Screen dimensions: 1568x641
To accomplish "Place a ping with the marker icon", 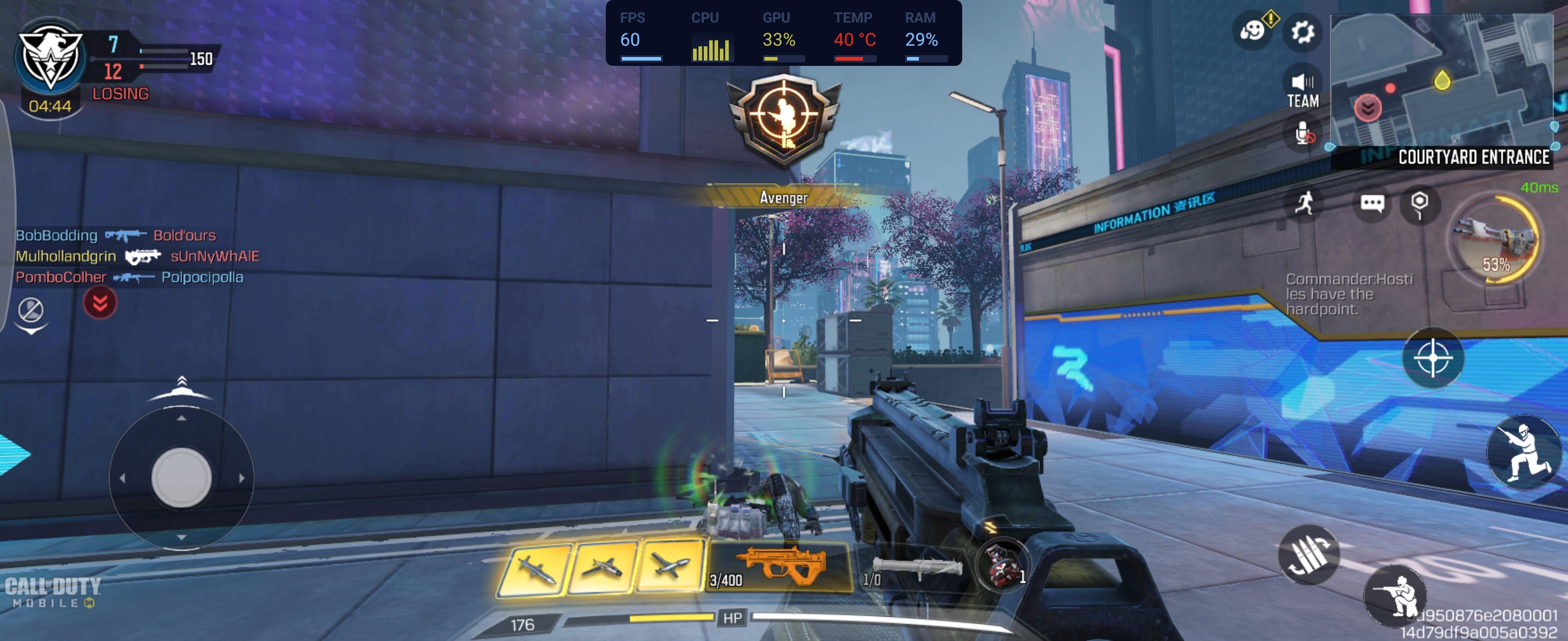I will 1419,202.
